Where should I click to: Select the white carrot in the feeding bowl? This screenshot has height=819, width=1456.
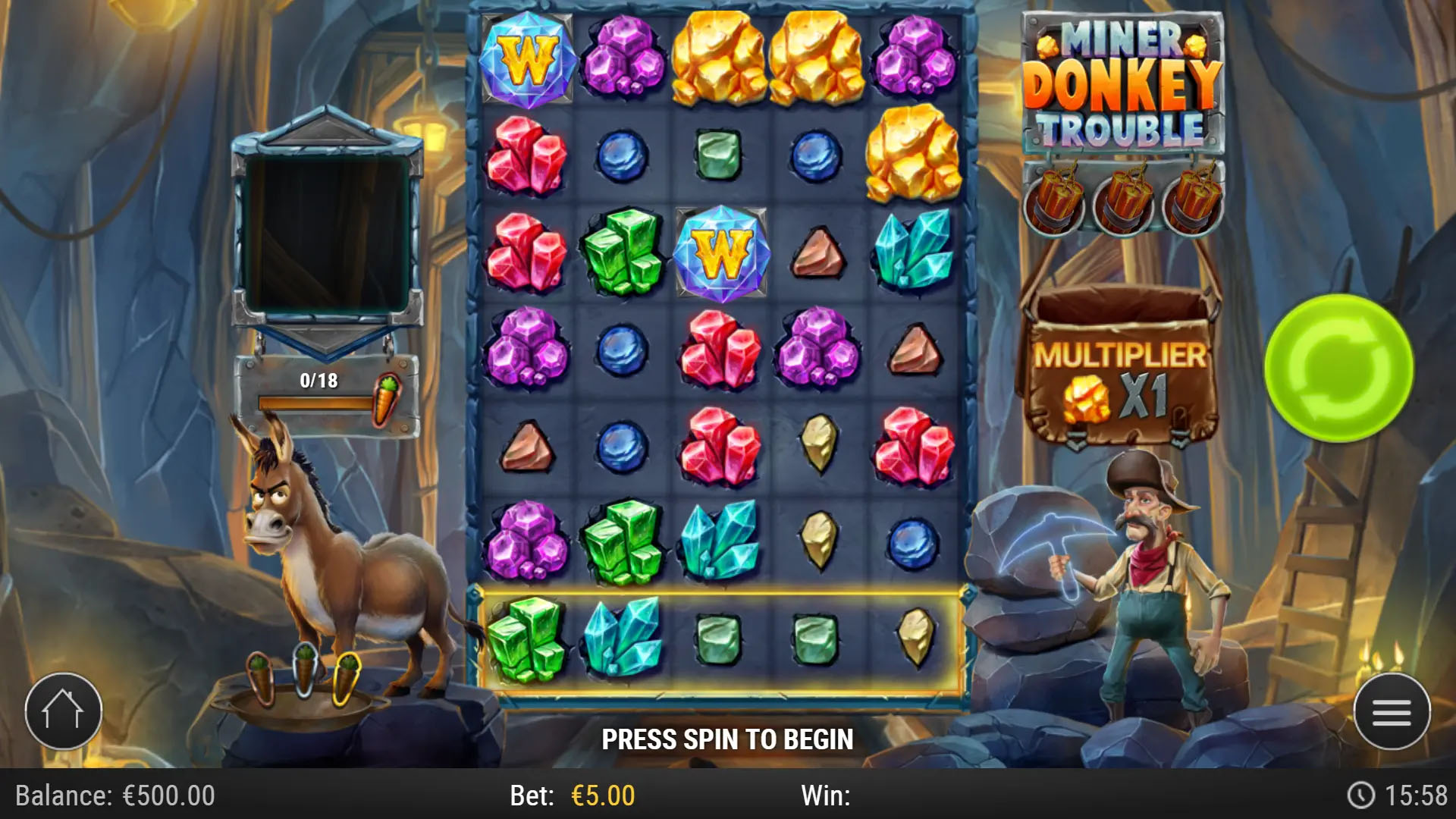coord(304,670)
